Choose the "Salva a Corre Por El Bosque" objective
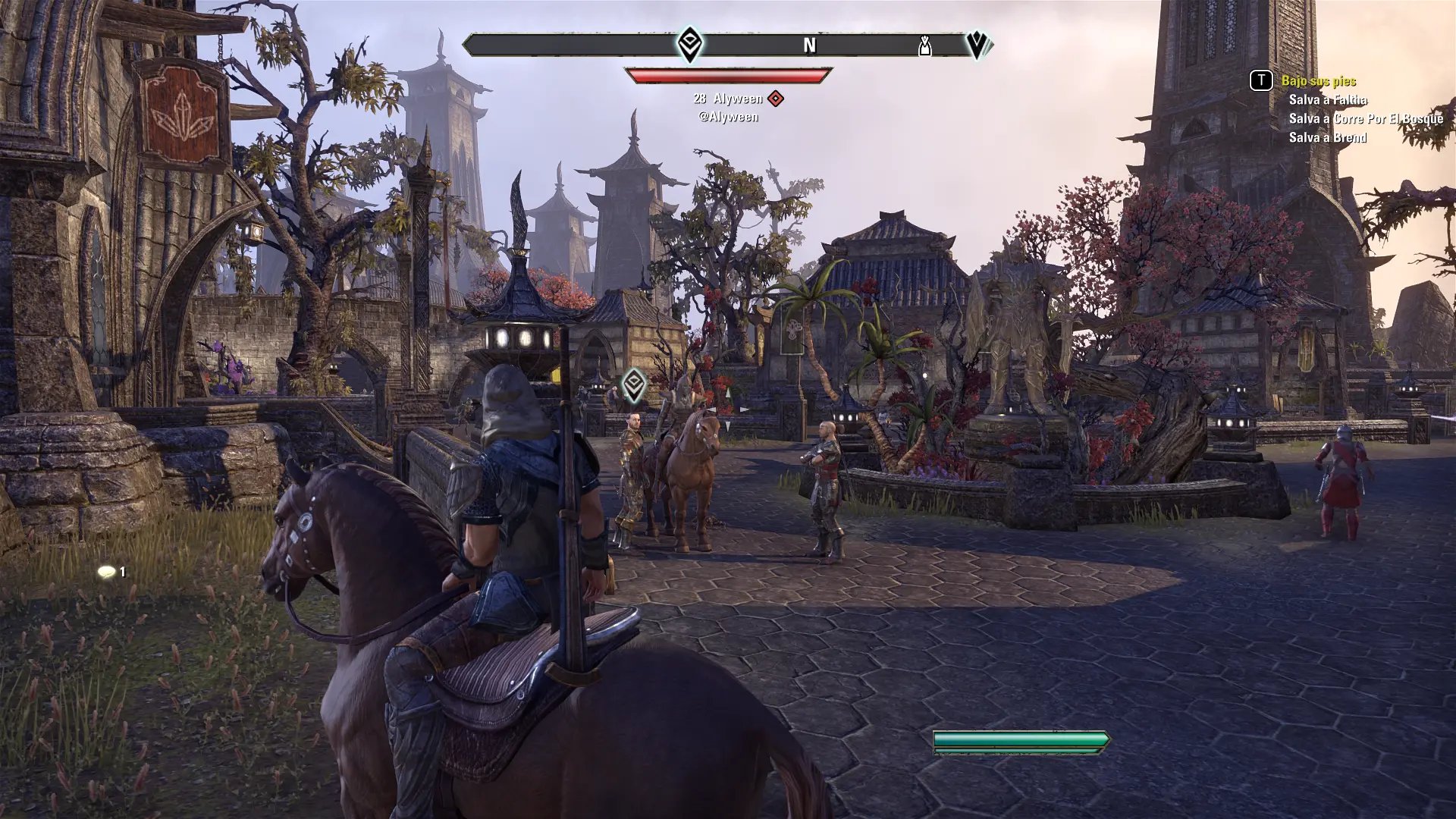Image resolution: width=1456 pixels, height=819 pixels. [1366, 119]
